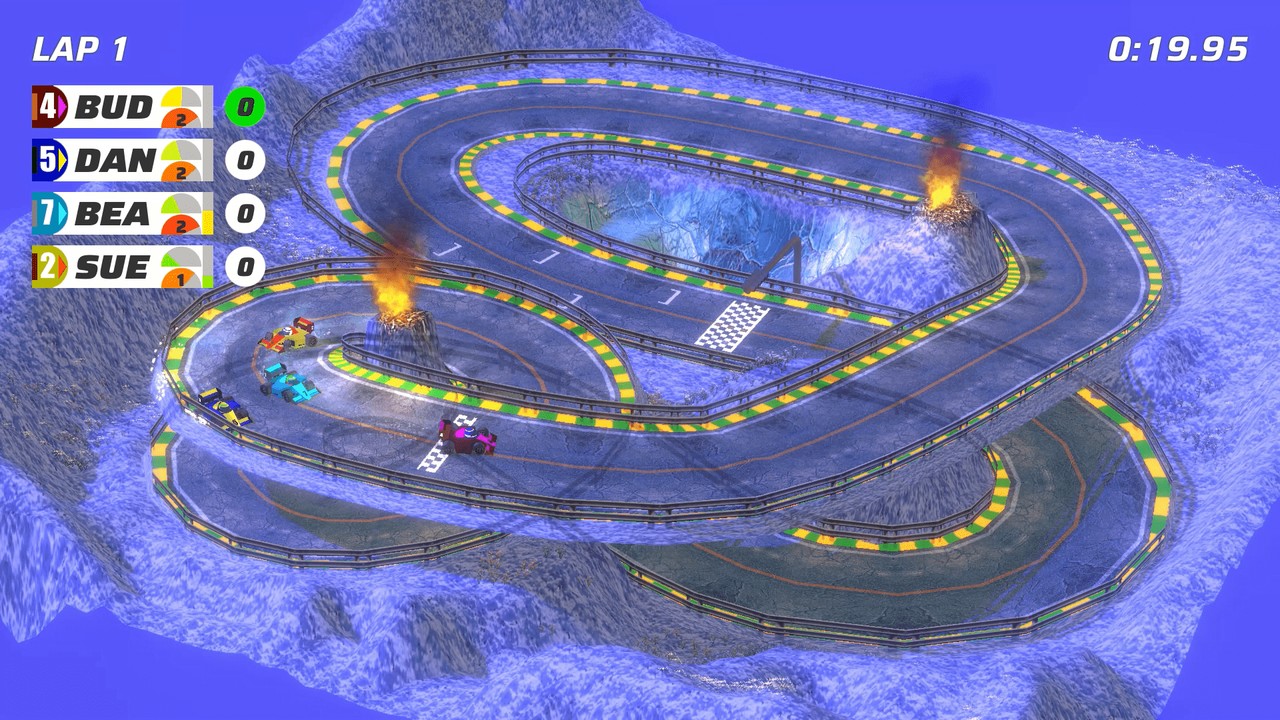Select the LAP 1 indicator
This screenshot has width=1280, height=720.
click(x=80, y=45)
